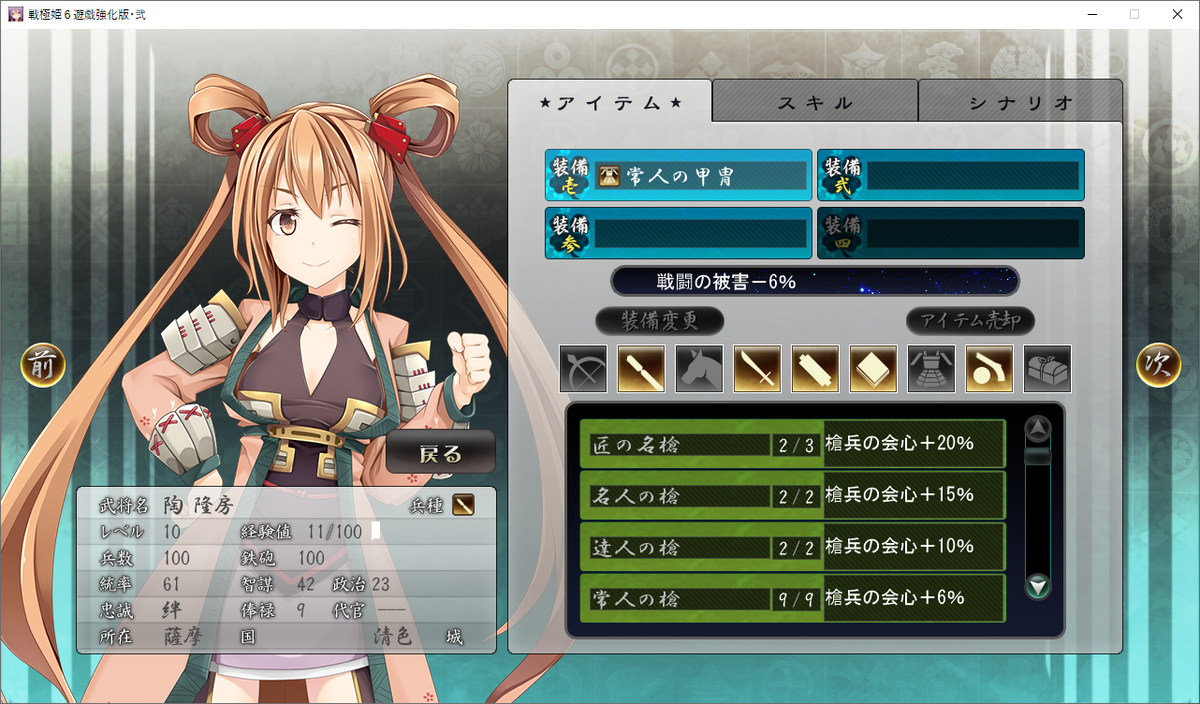Select equipment slot one with 常人の甲冑
Image resolution: width=1200 pixels, height=704 pixels.
[x=678, y=176]
